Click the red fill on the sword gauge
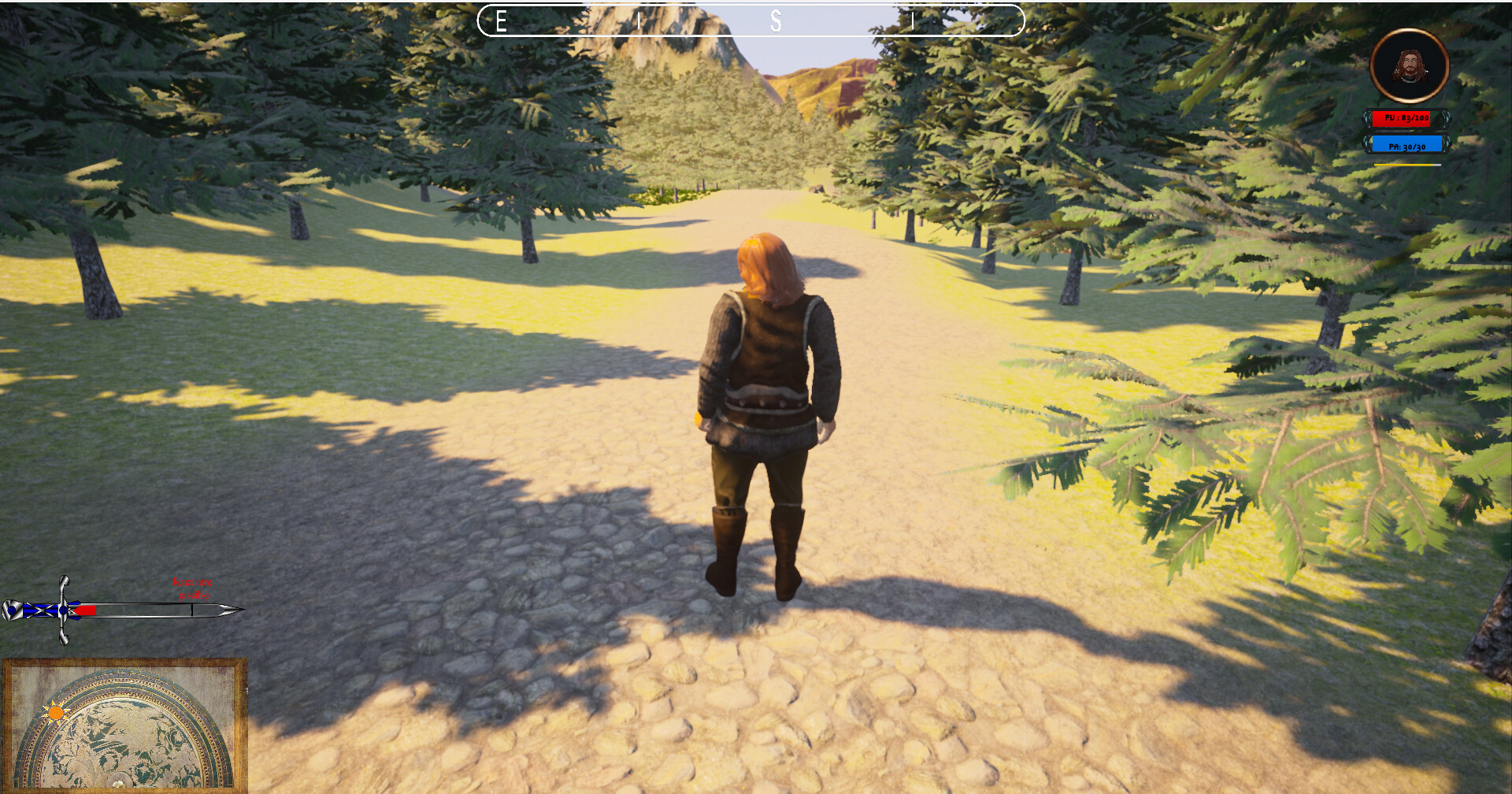 click(x=85, y=610)
